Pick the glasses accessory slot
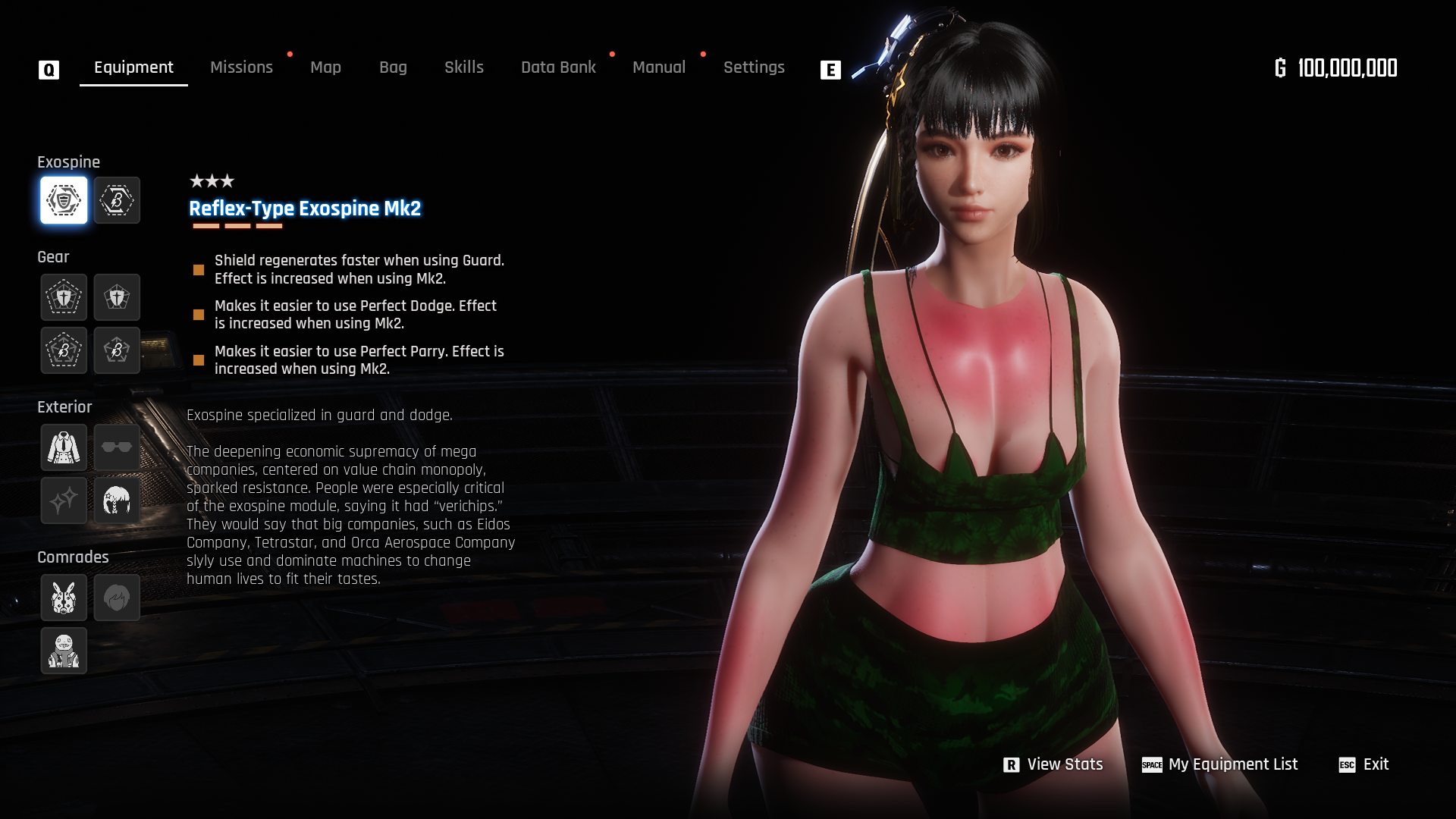This screenshot has width=1456, height=819. click(117, 447)
